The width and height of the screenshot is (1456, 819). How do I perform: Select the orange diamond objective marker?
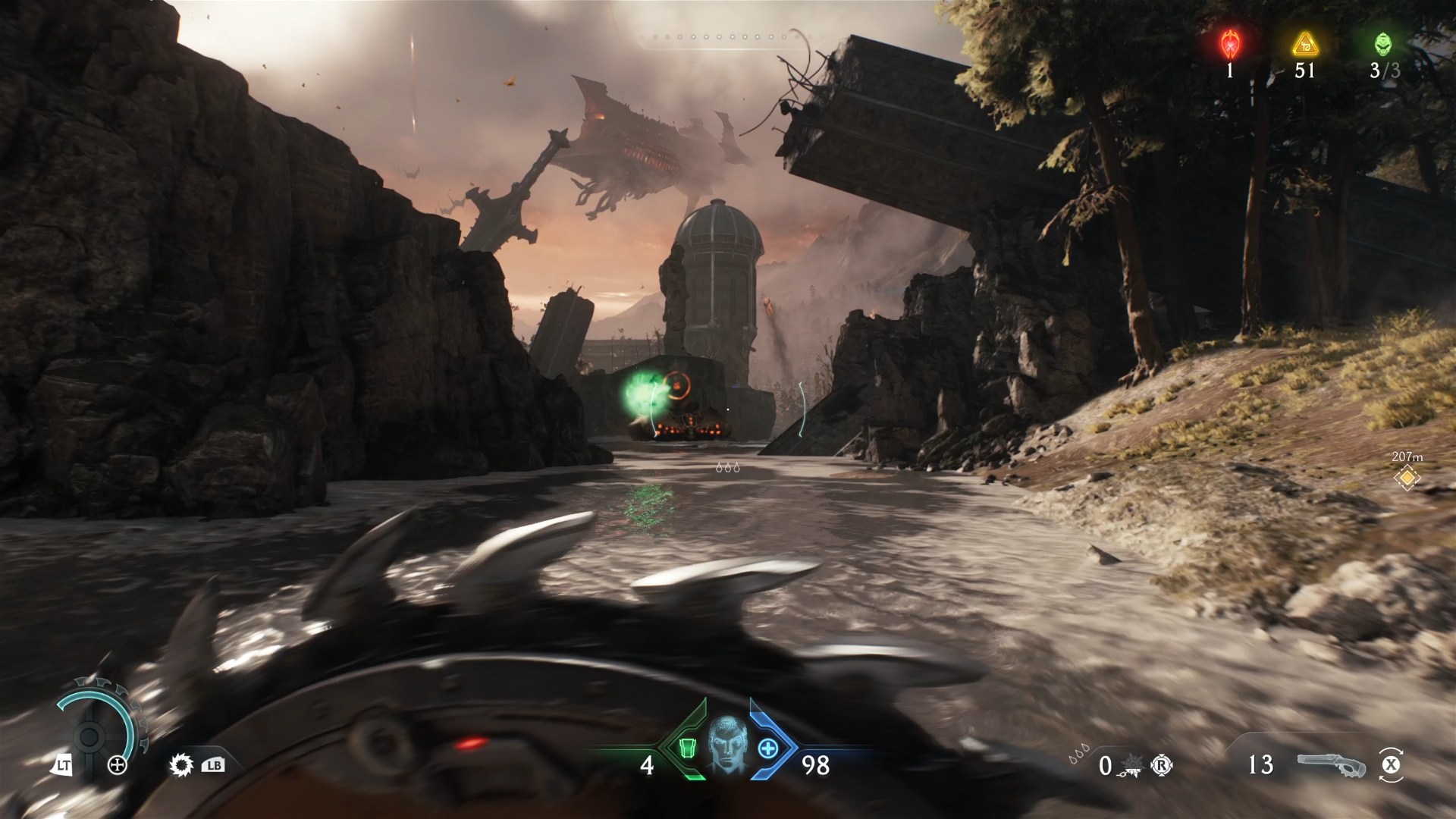[x=1407, y=478]
